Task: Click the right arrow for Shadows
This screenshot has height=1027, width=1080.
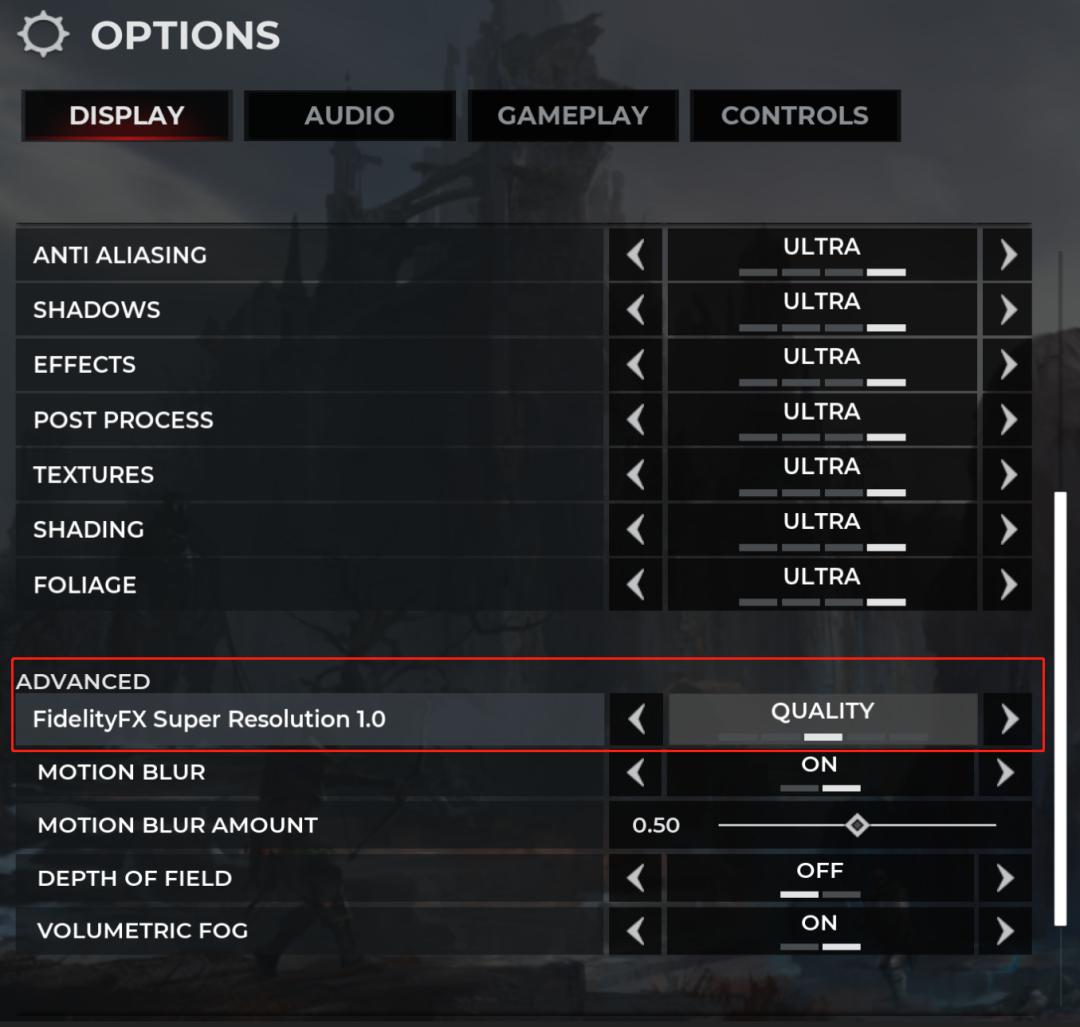Action: pyautogui.click(x=1007, y=310)
